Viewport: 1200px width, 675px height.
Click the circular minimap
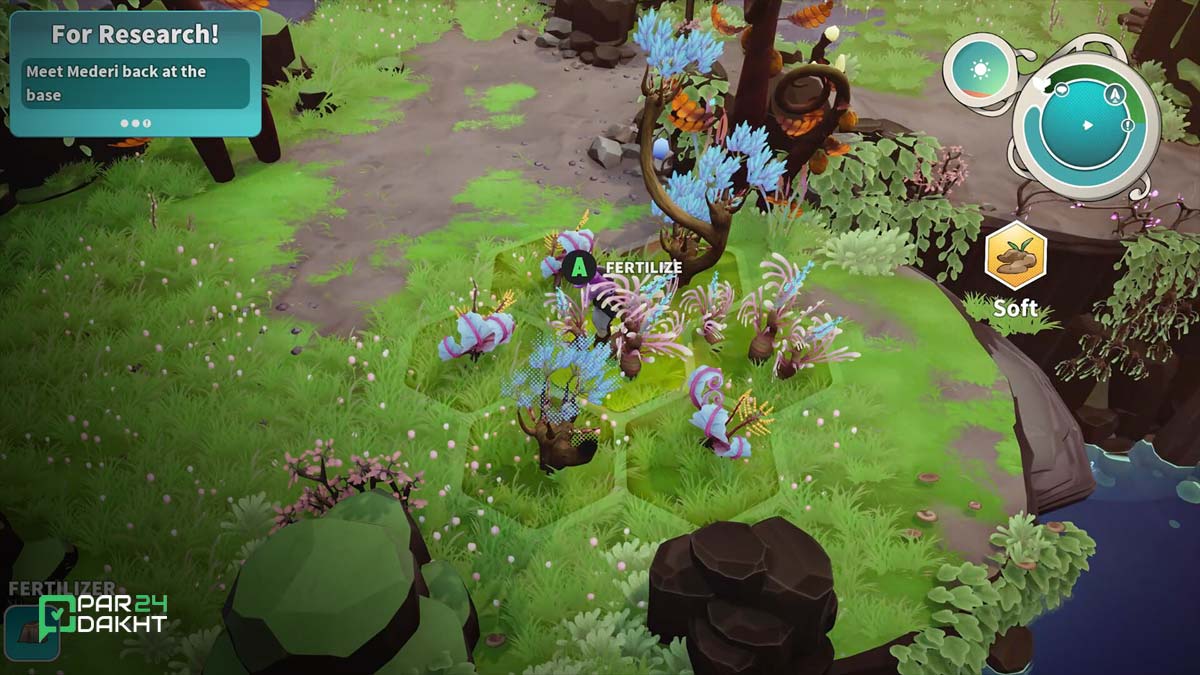(1084, 124)
